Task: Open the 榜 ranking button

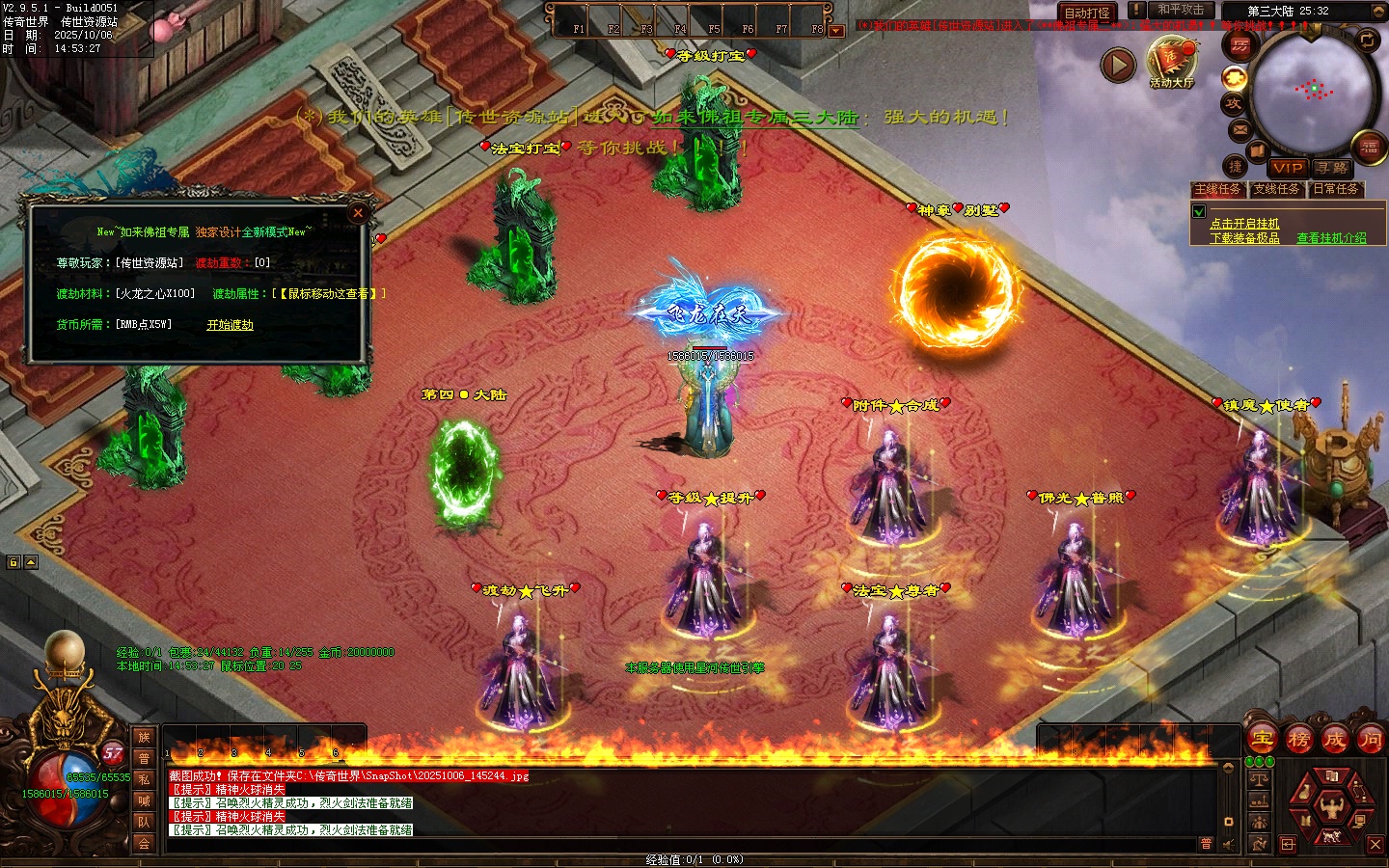Action: (x=1299, y=740)
